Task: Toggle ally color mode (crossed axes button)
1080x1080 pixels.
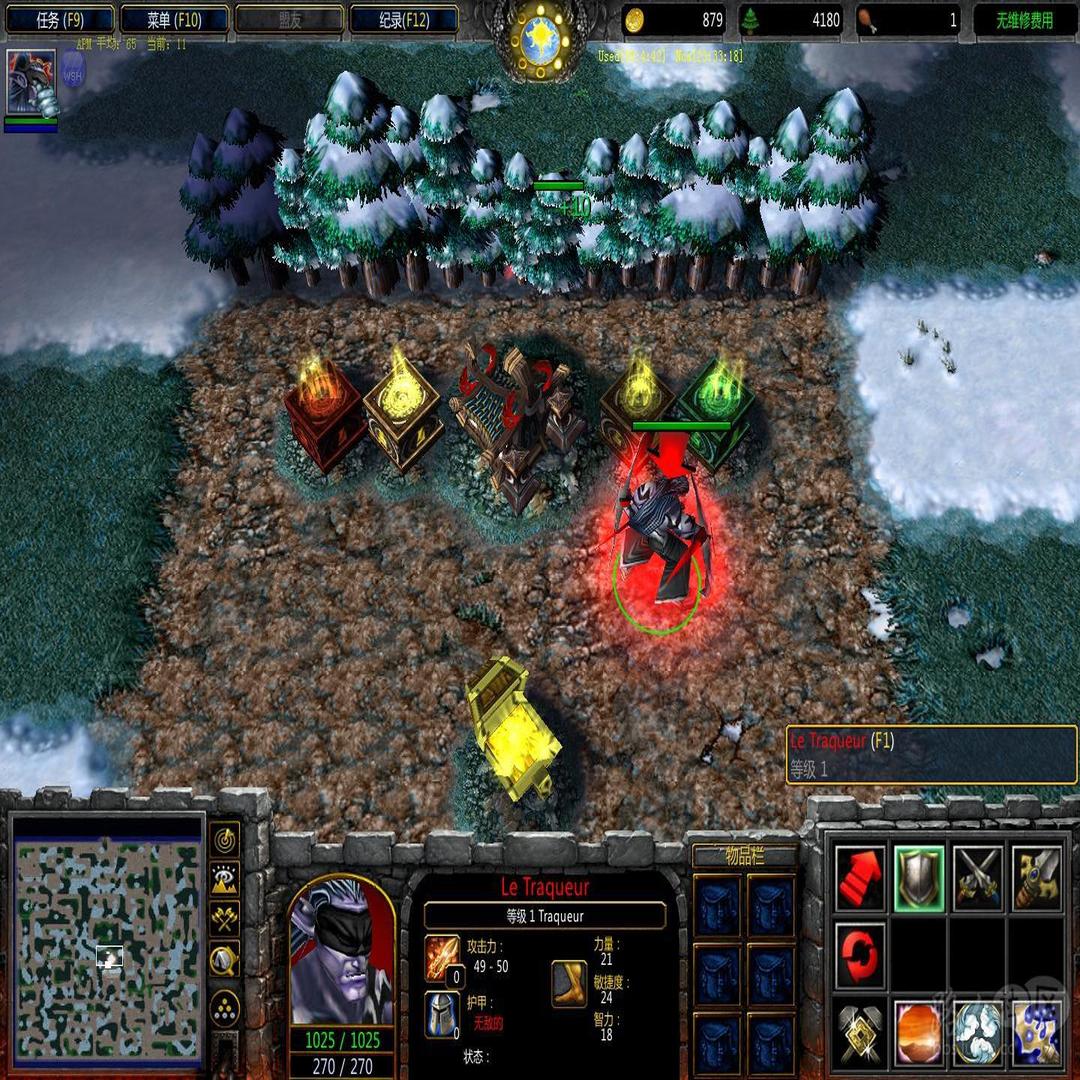Action: [x=225, y=919]
